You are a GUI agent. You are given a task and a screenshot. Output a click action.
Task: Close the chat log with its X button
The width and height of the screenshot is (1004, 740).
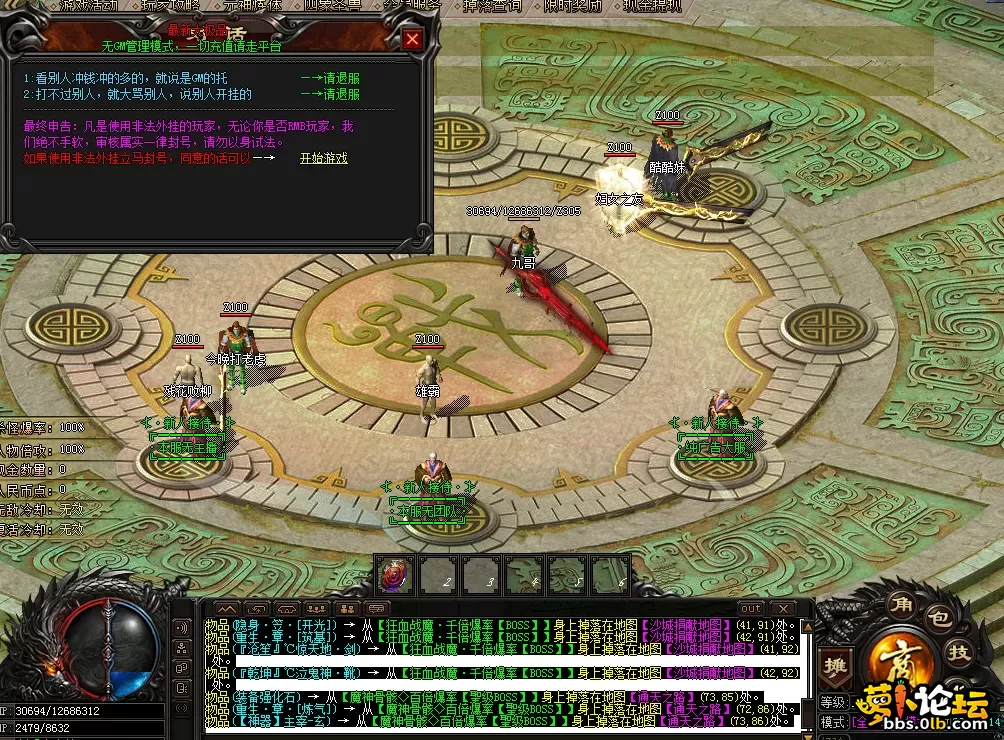[781, 608]
